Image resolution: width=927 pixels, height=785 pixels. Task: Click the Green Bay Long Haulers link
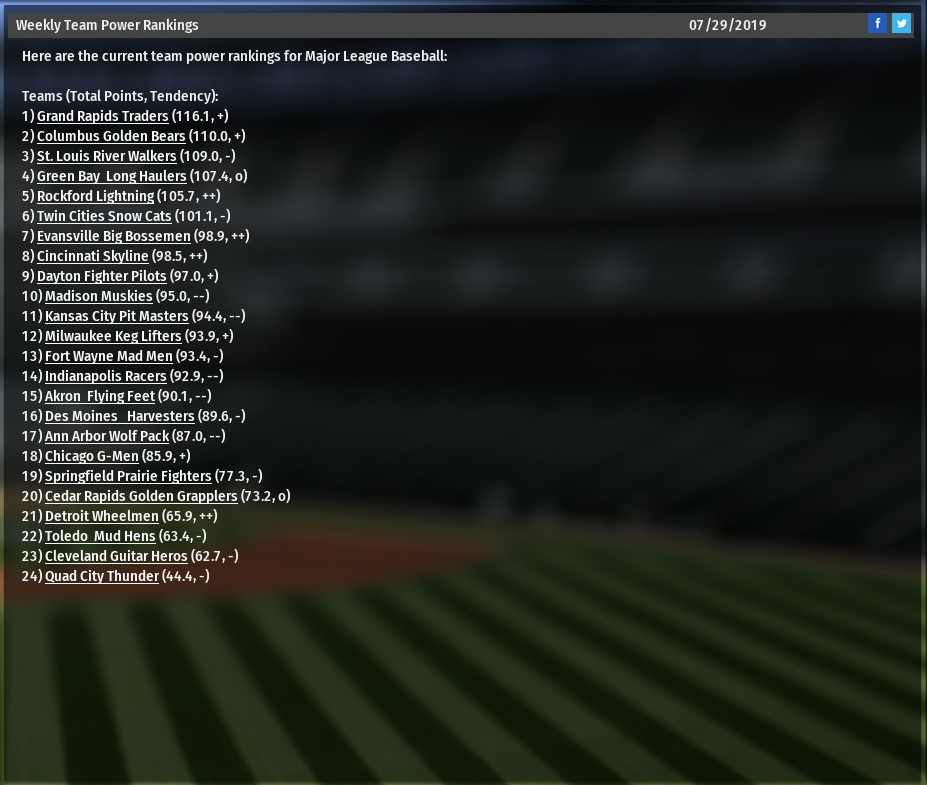click(111, 176)
